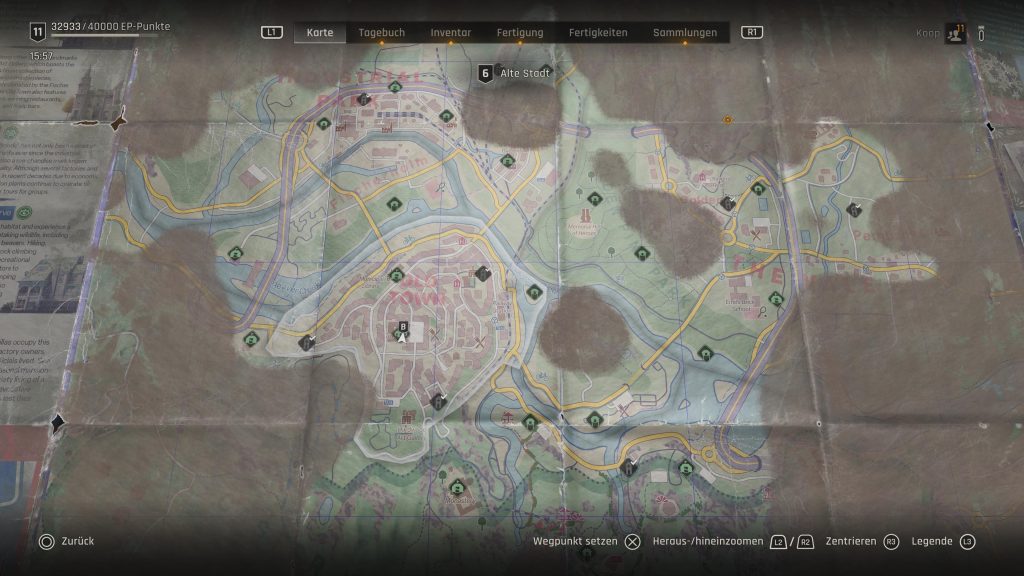Switch to the Karte tab
The width and height of the screenshot is (1024, 576).
(320, 32)
